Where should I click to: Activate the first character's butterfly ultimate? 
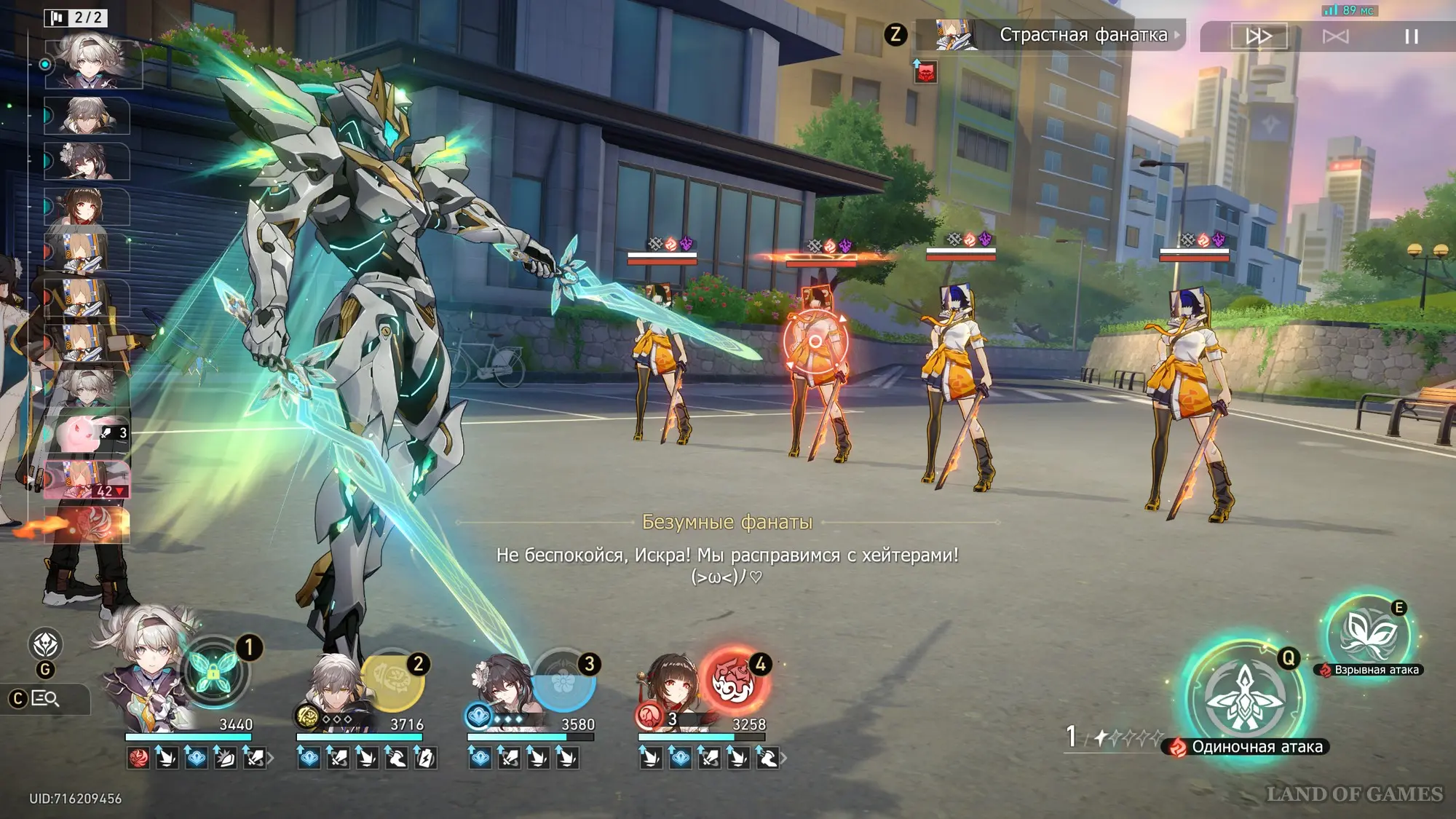click(213, 672)
